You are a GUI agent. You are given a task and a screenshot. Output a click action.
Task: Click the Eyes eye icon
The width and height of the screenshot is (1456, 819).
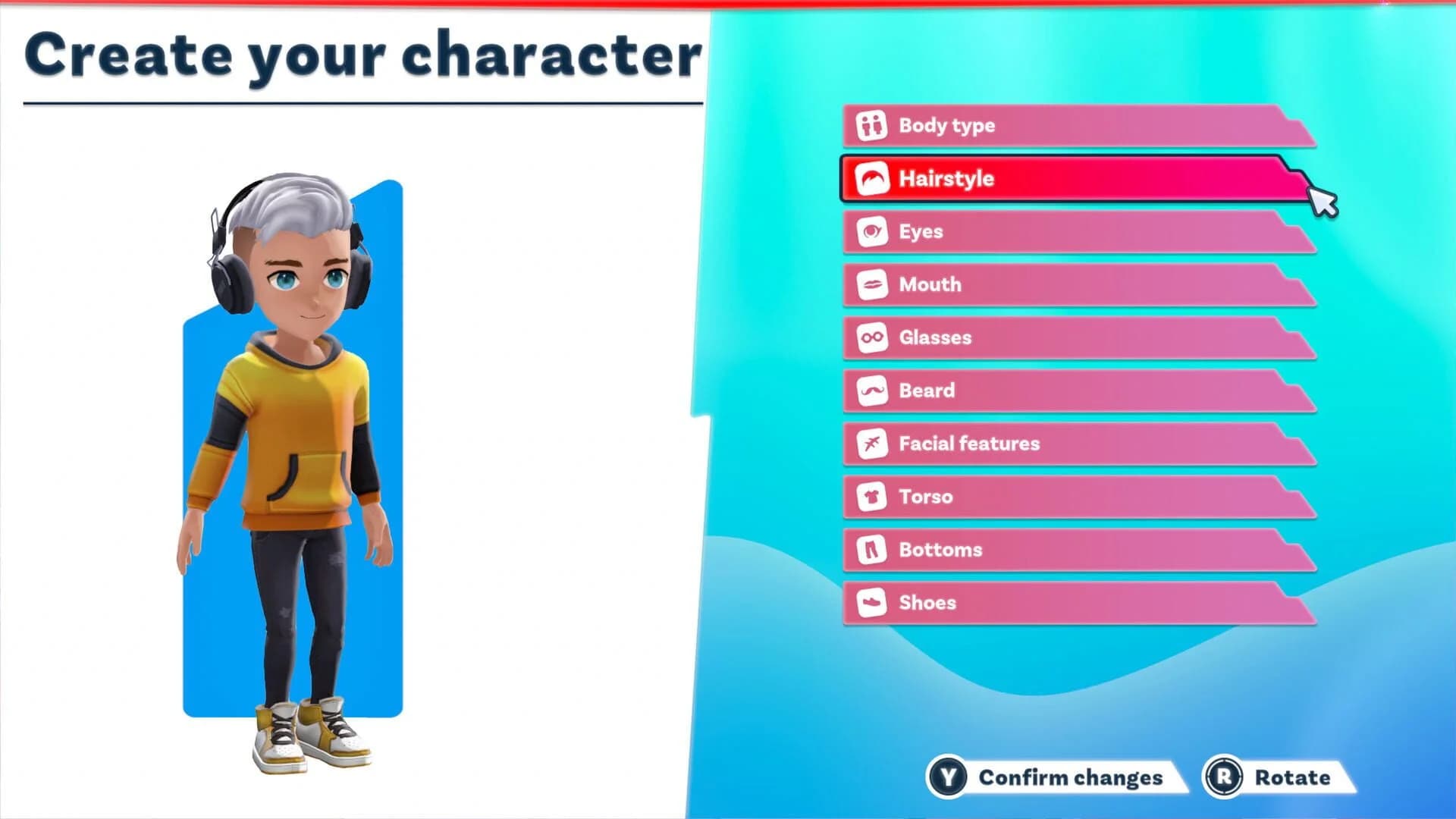(x=871, y=231)
